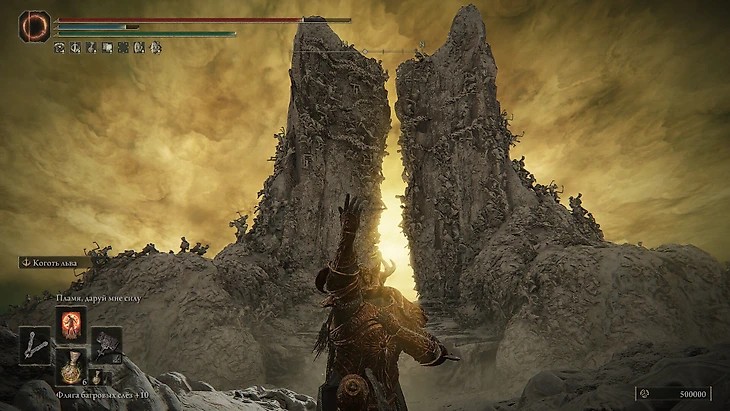This screenshot has height=411, width=730.
Task: Click the Коготь льва skill label
Action: [x=55, y=262]
